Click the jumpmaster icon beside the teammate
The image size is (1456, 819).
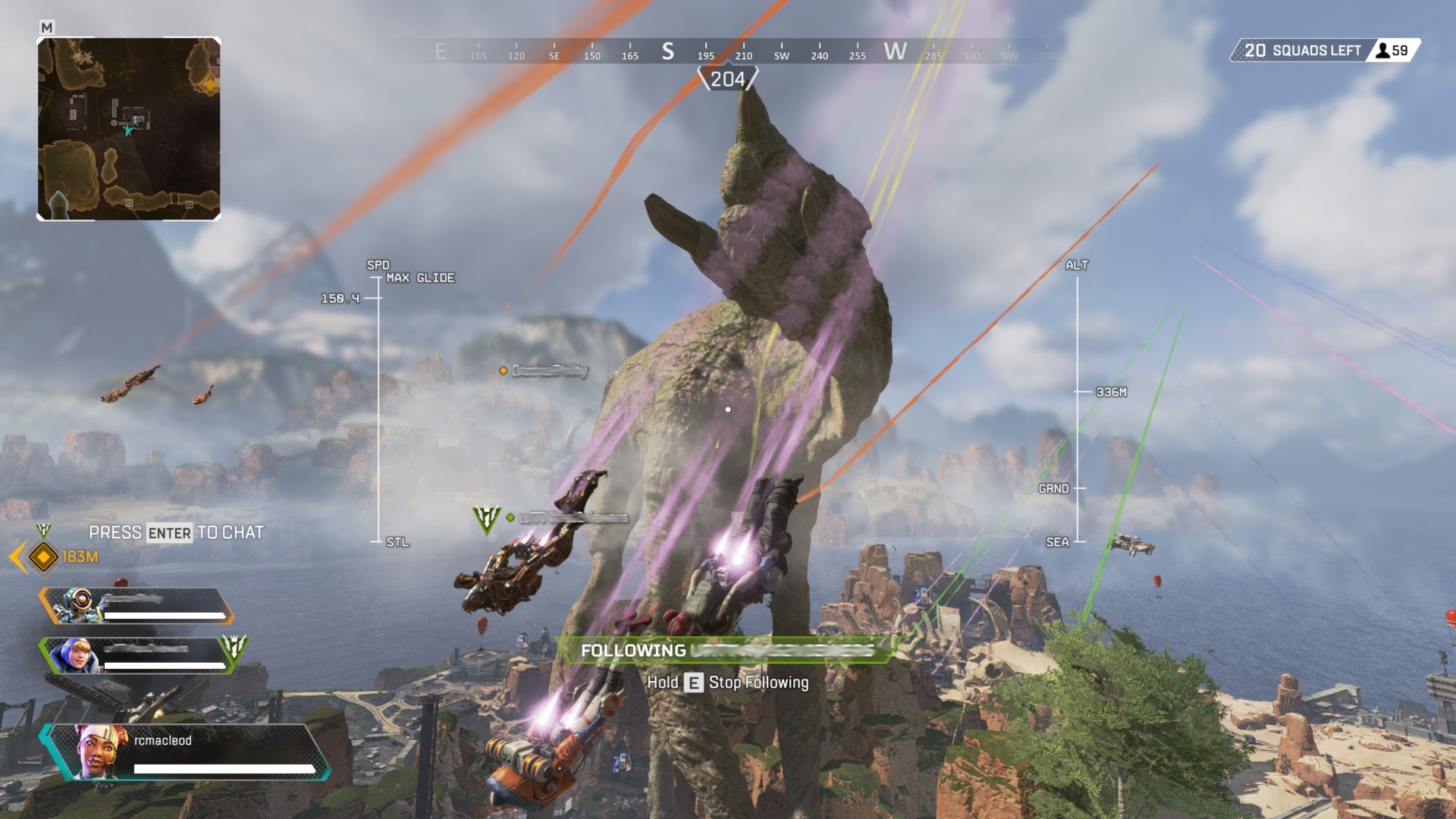pos(234,647)
